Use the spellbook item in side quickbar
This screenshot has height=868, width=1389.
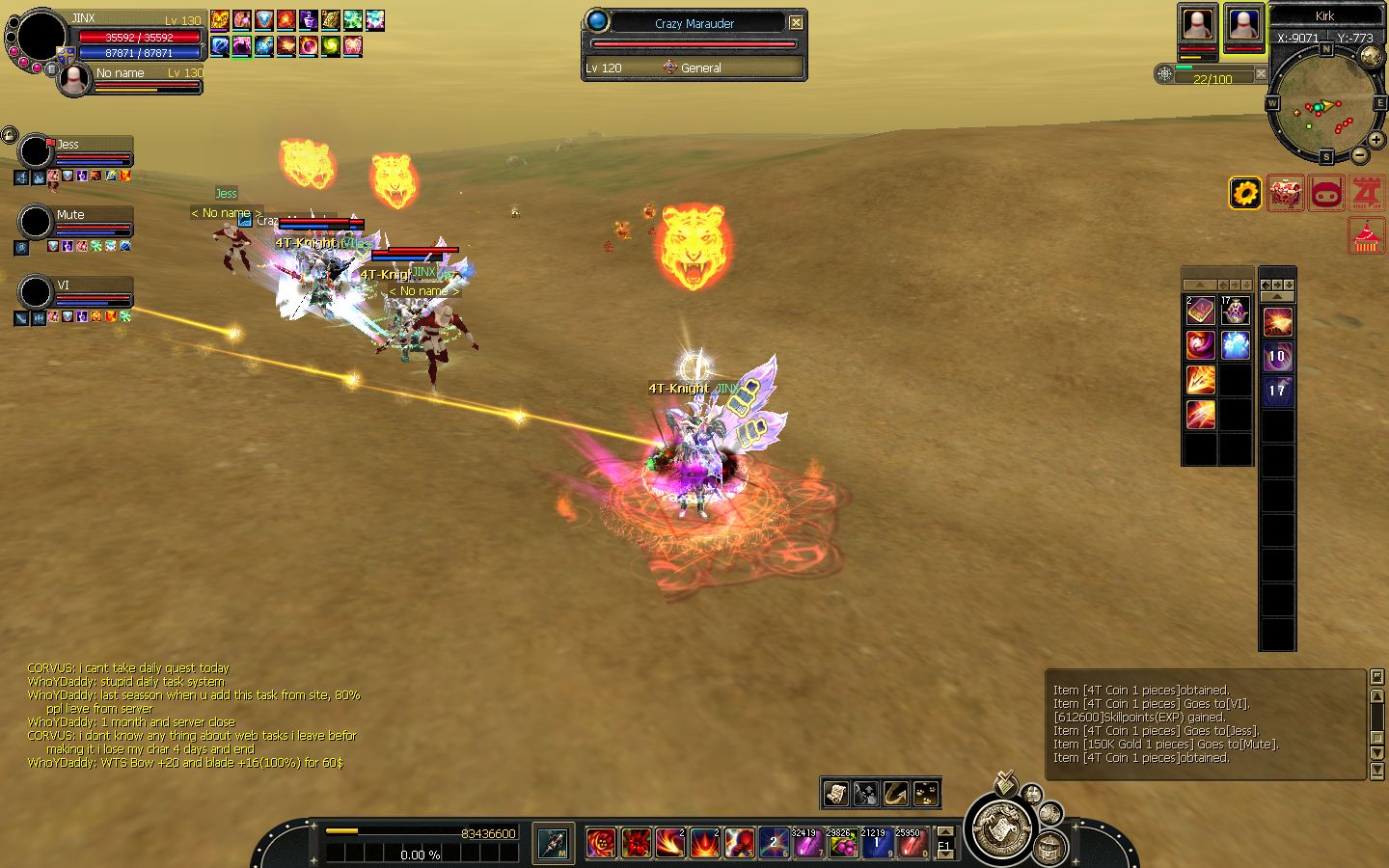1200,311
